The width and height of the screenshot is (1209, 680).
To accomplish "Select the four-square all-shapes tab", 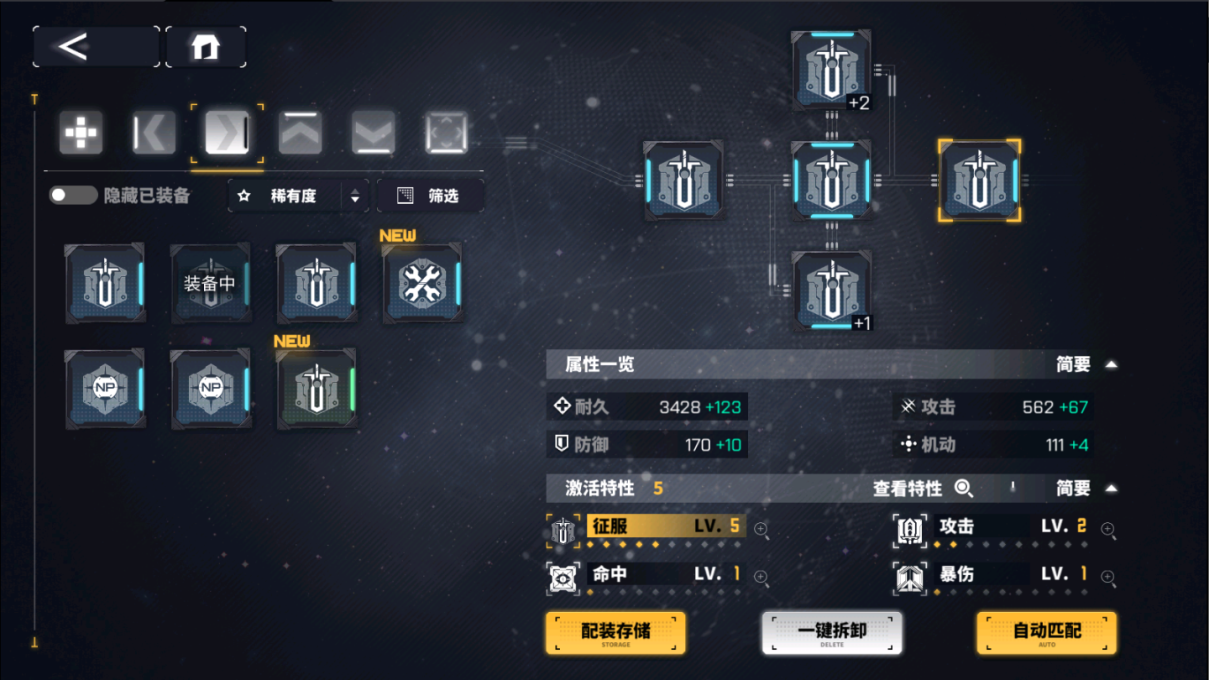I will (81, 133).
